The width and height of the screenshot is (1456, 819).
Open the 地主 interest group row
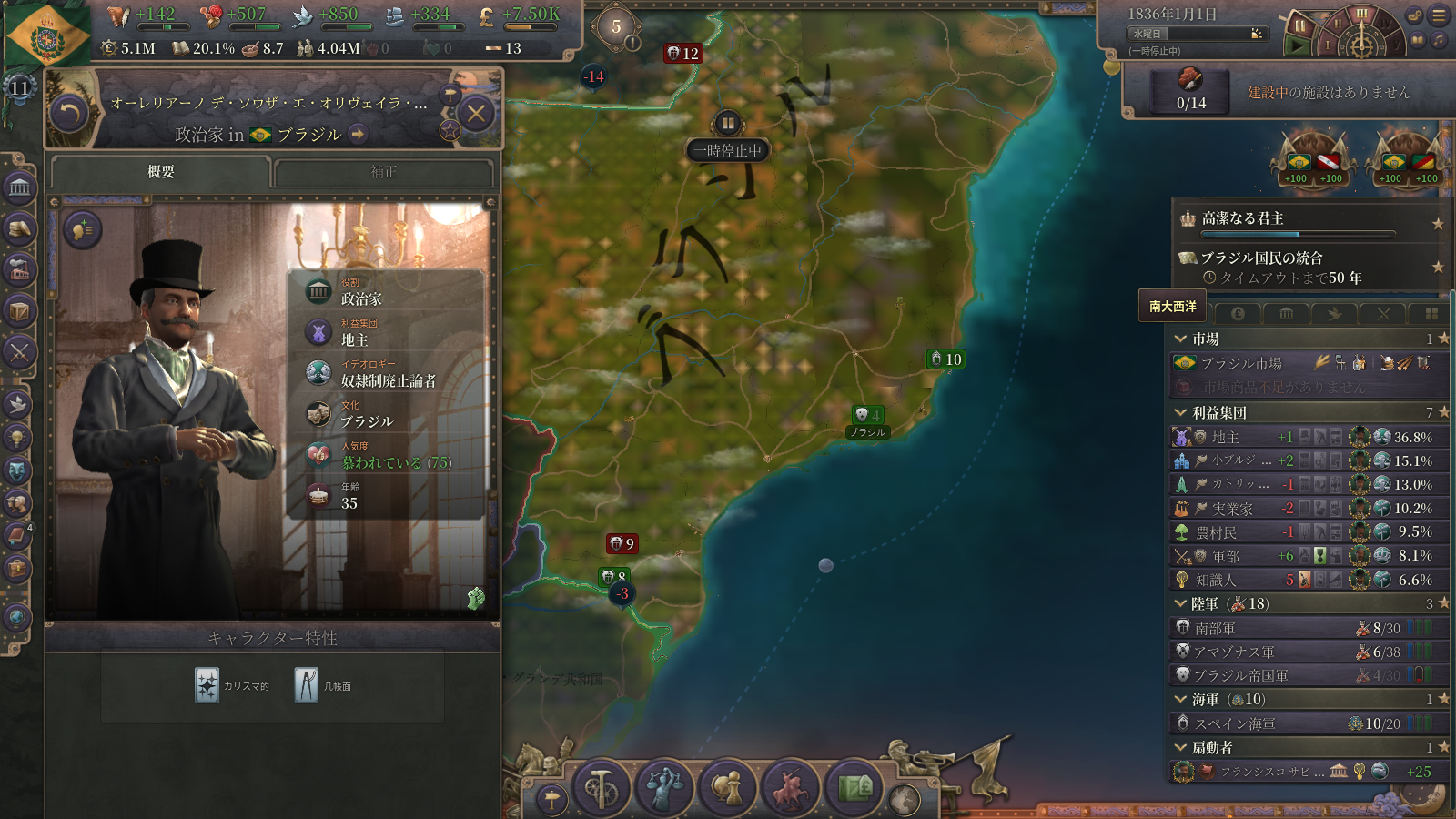pyautogui.click(x=1224, y=437)
